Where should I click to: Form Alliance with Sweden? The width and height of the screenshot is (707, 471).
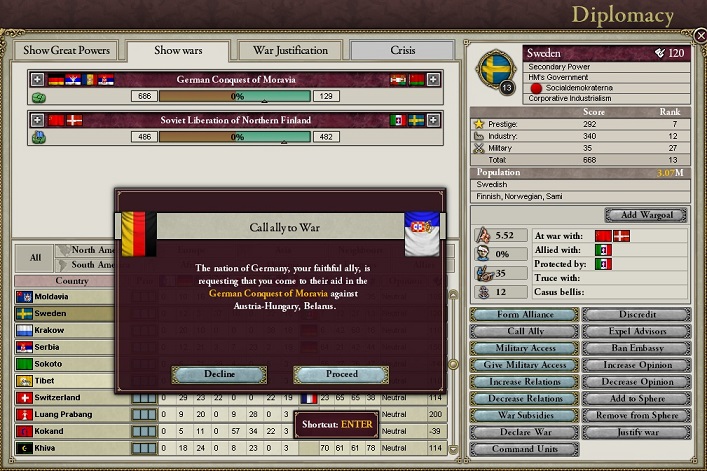coord(523,315)
